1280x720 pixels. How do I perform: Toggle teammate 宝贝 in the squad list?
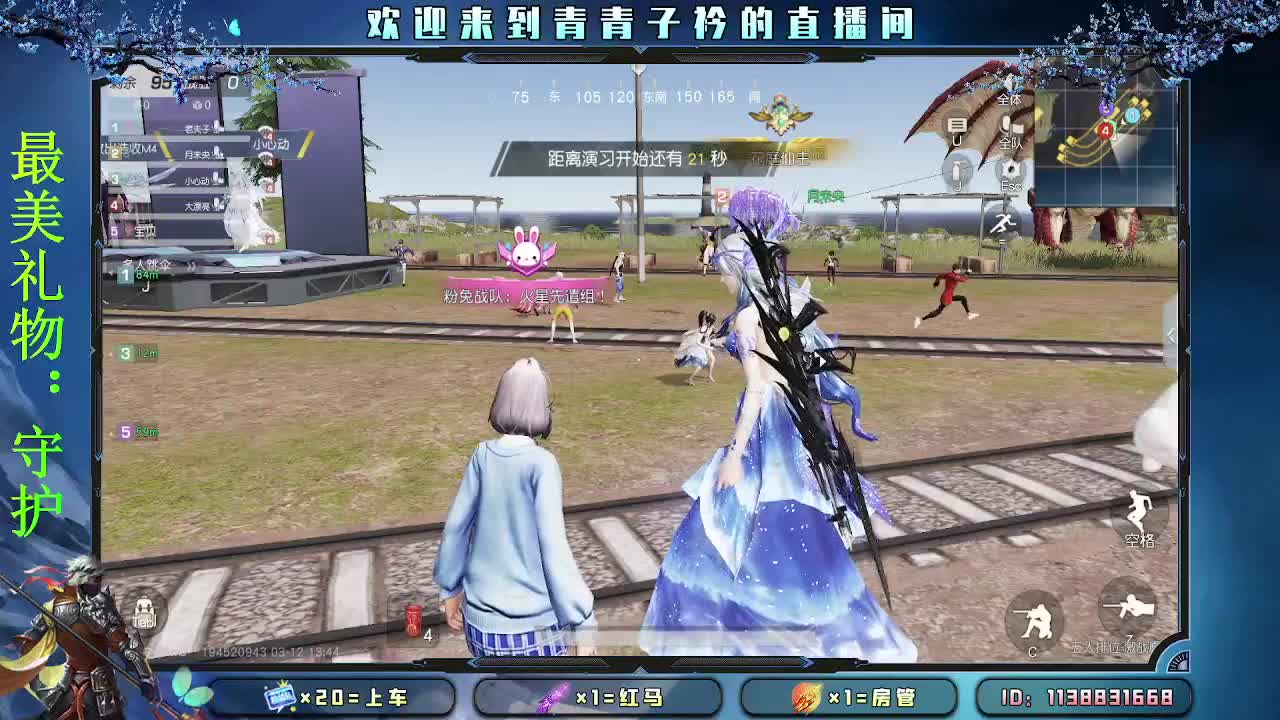point(142,232)
